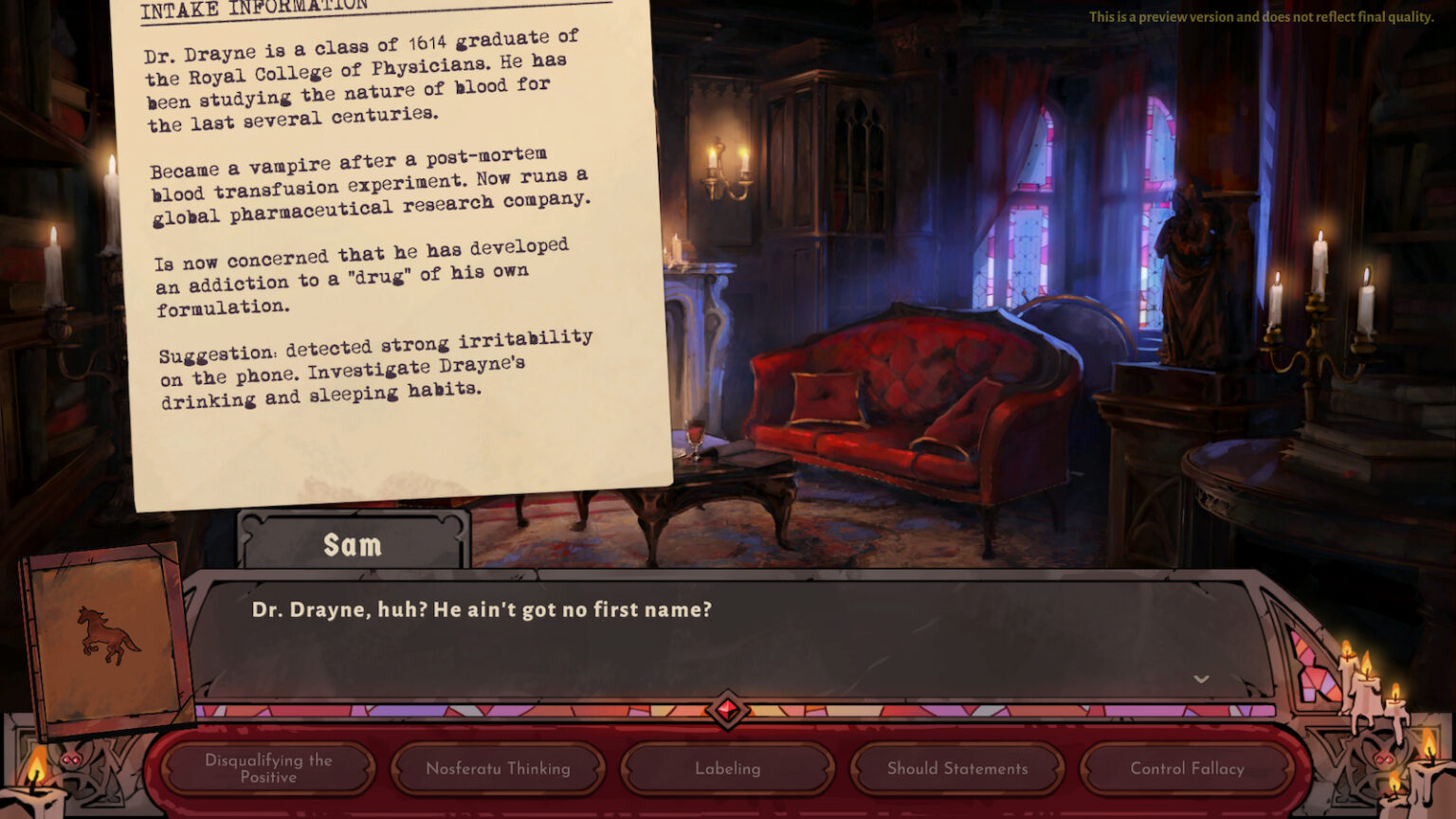Choose the Nosferatu Thinking response
1456x819 pixels.
(x=497, y=769)
